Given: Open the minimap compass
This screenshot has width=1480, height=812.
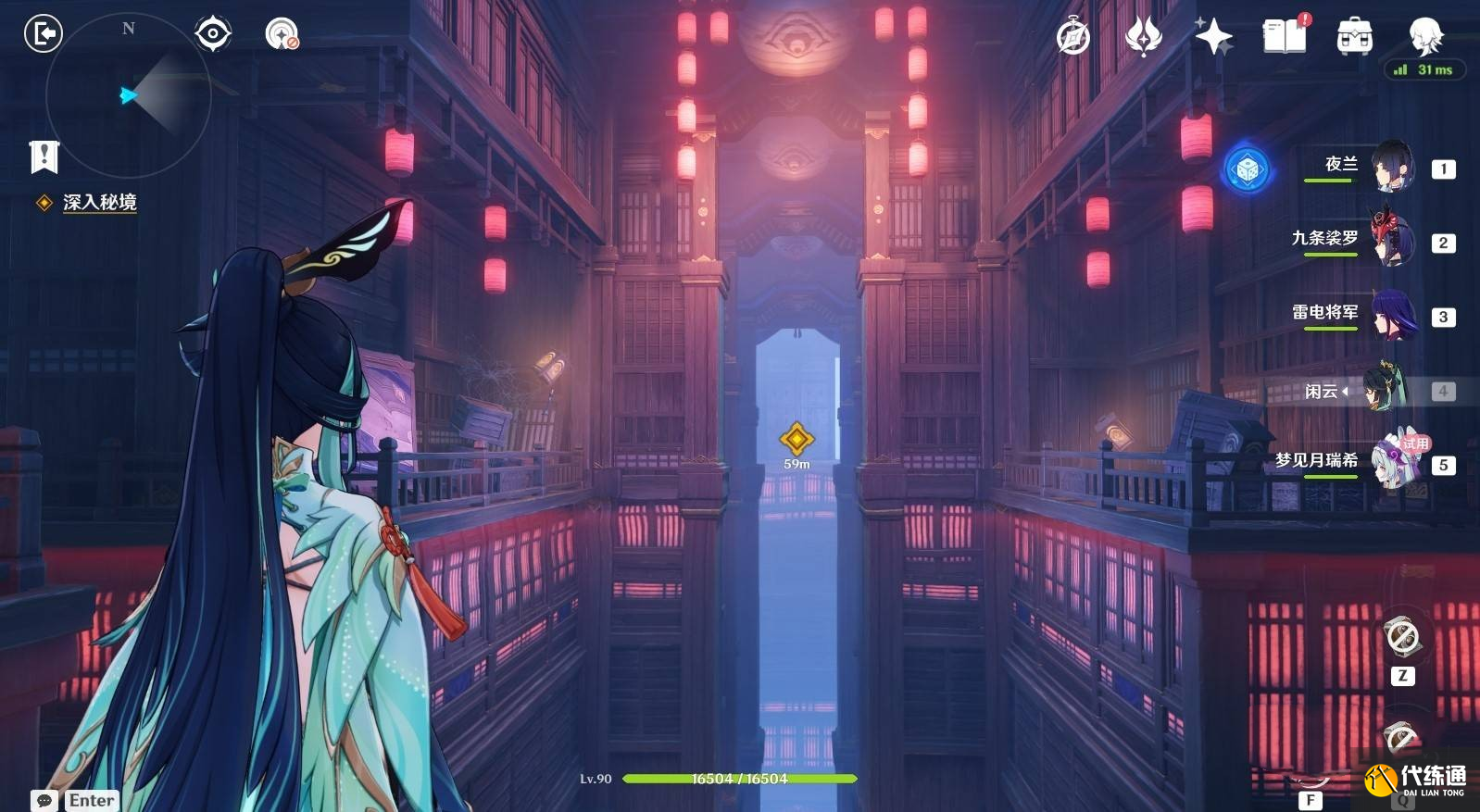Looking at the screenshot, I should pos(128,94).
